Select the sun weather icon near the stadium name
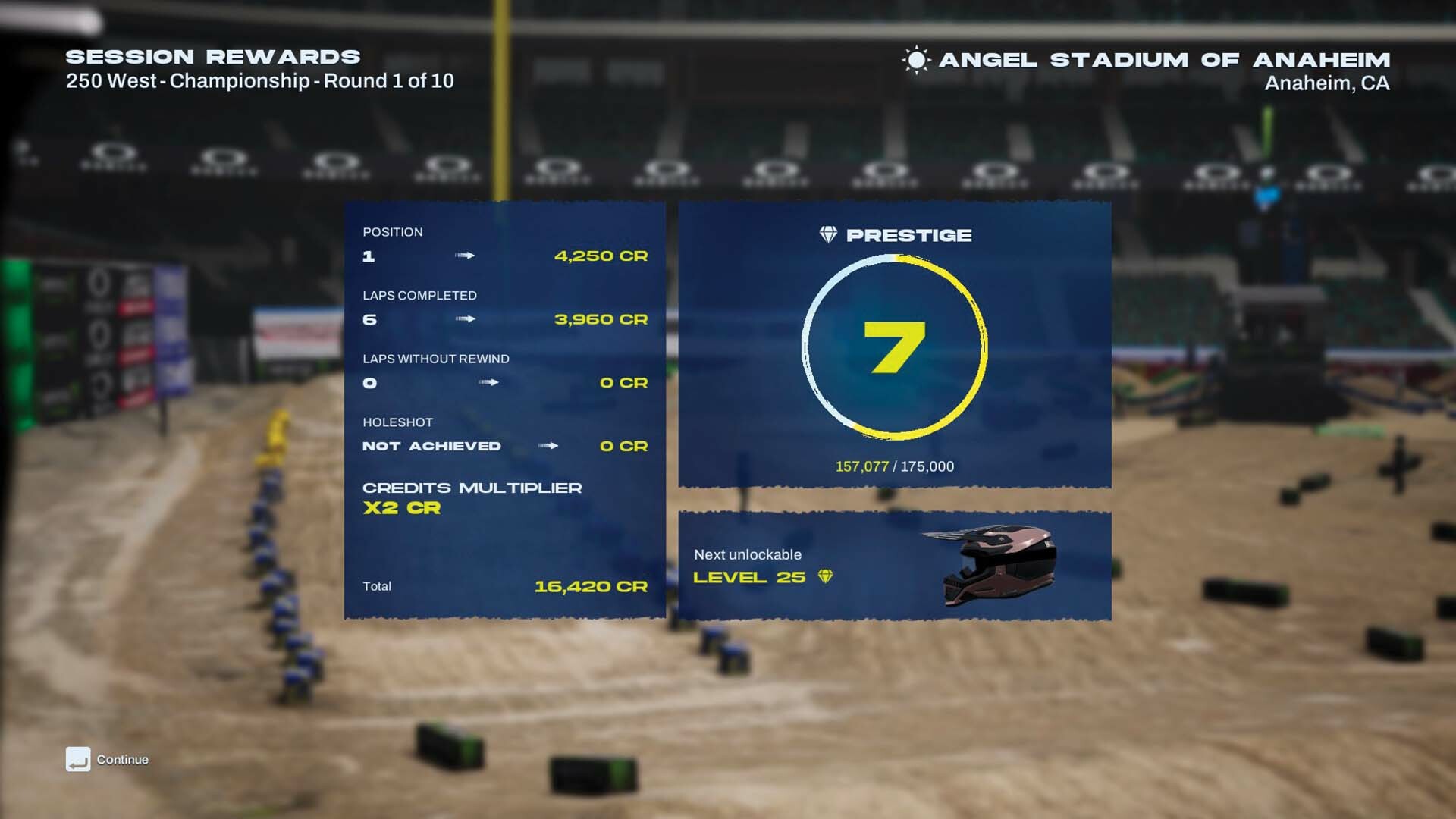Viewport: 1456px width, 819px height. (915, 60)
